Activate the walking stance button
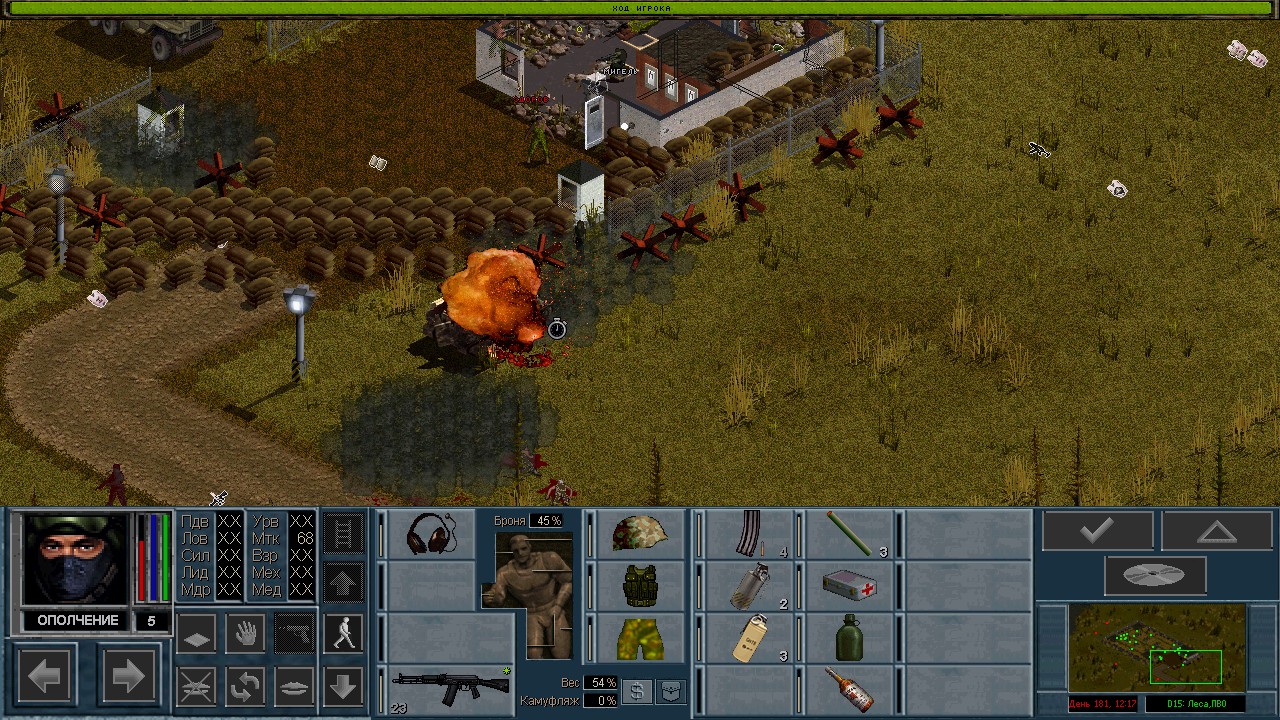The width and height of the screenshot is (1280, 720). [x=343, y=633]
